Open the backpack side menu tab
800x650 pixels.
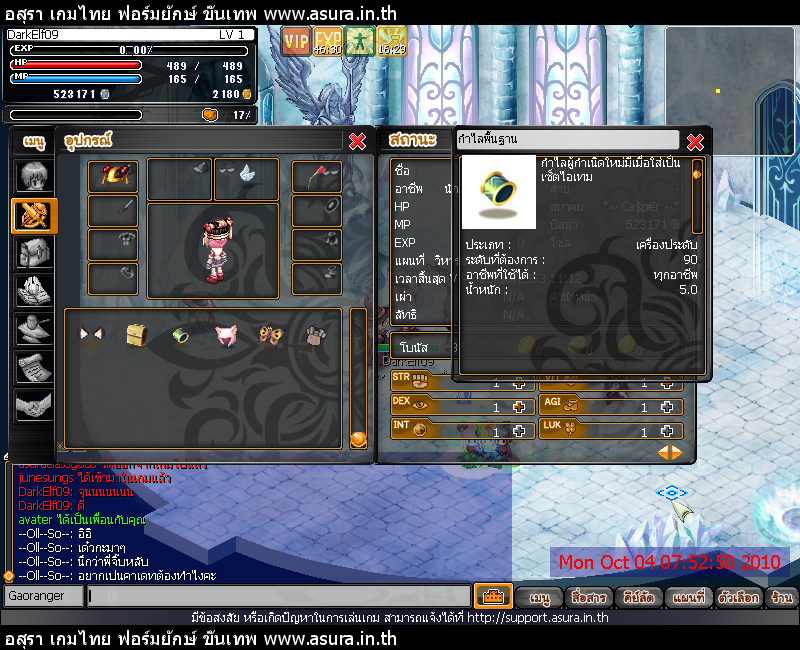click(33, 253)
